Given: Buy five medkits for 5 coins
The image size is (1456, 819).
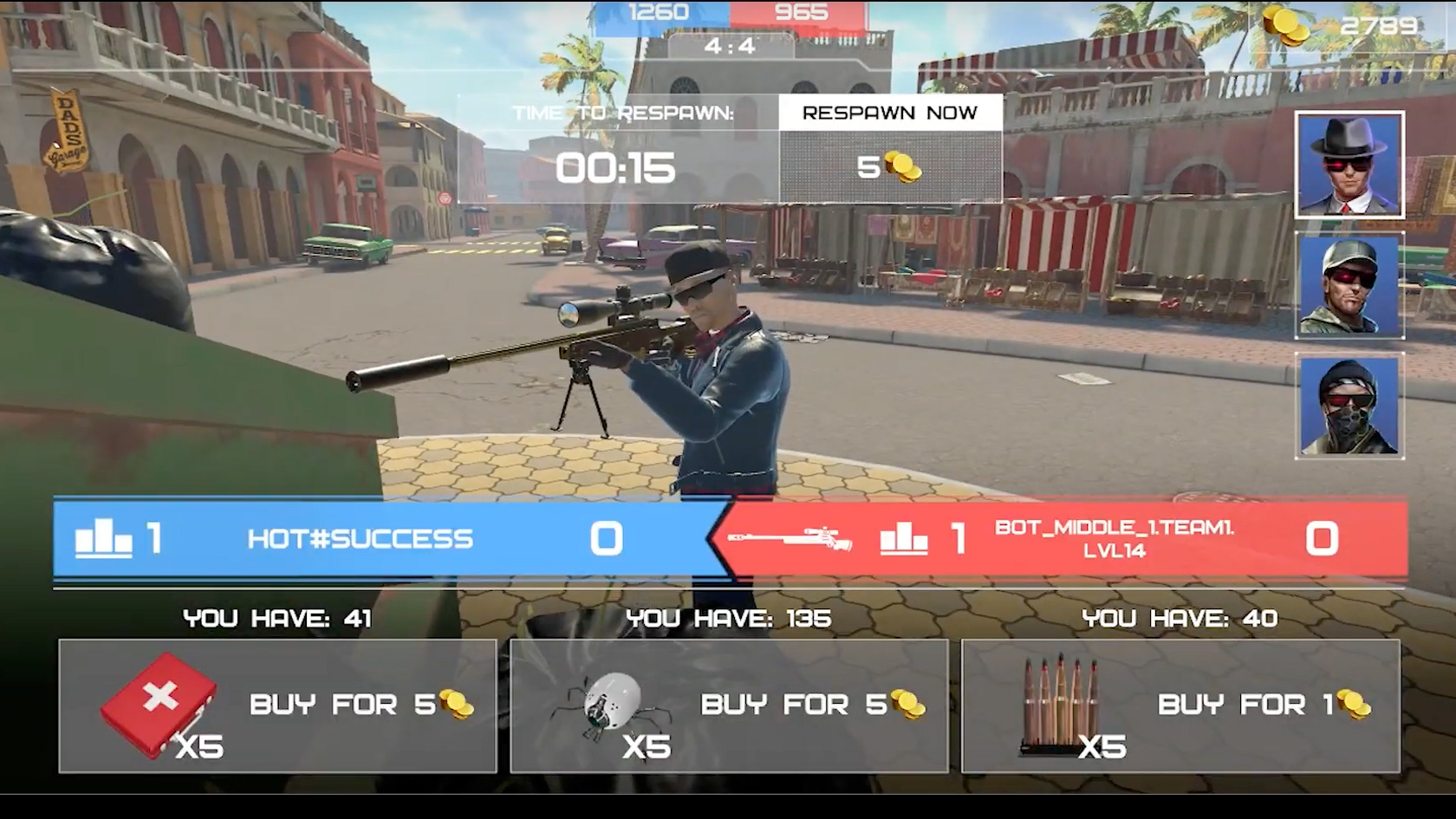Looking at the screenshot, I should (x=277, y=705).
